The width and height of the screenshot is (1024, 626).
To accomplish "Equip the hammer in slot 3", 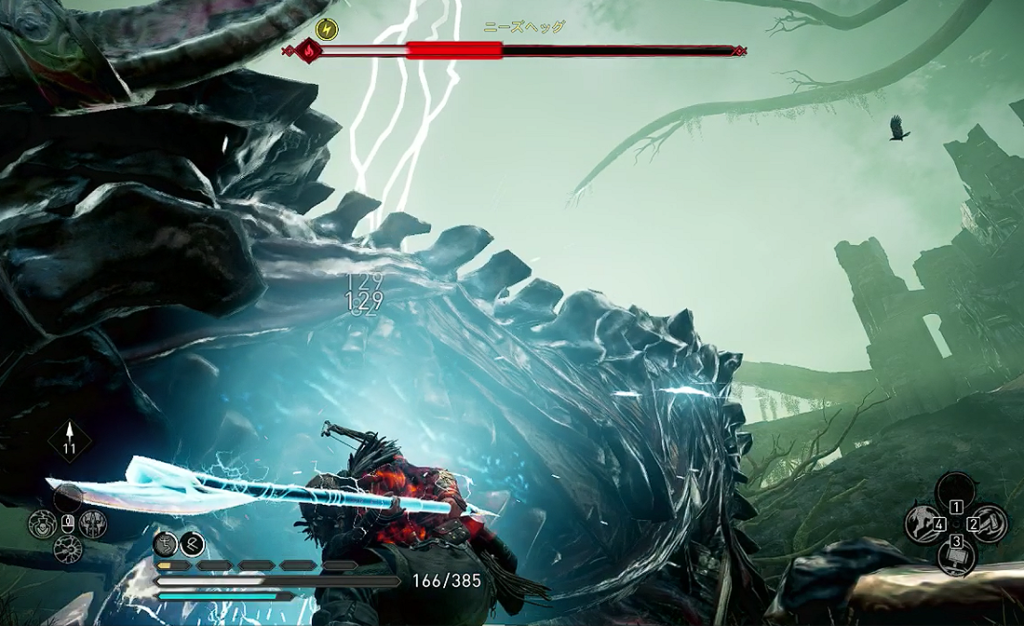I will coord(956,555).
